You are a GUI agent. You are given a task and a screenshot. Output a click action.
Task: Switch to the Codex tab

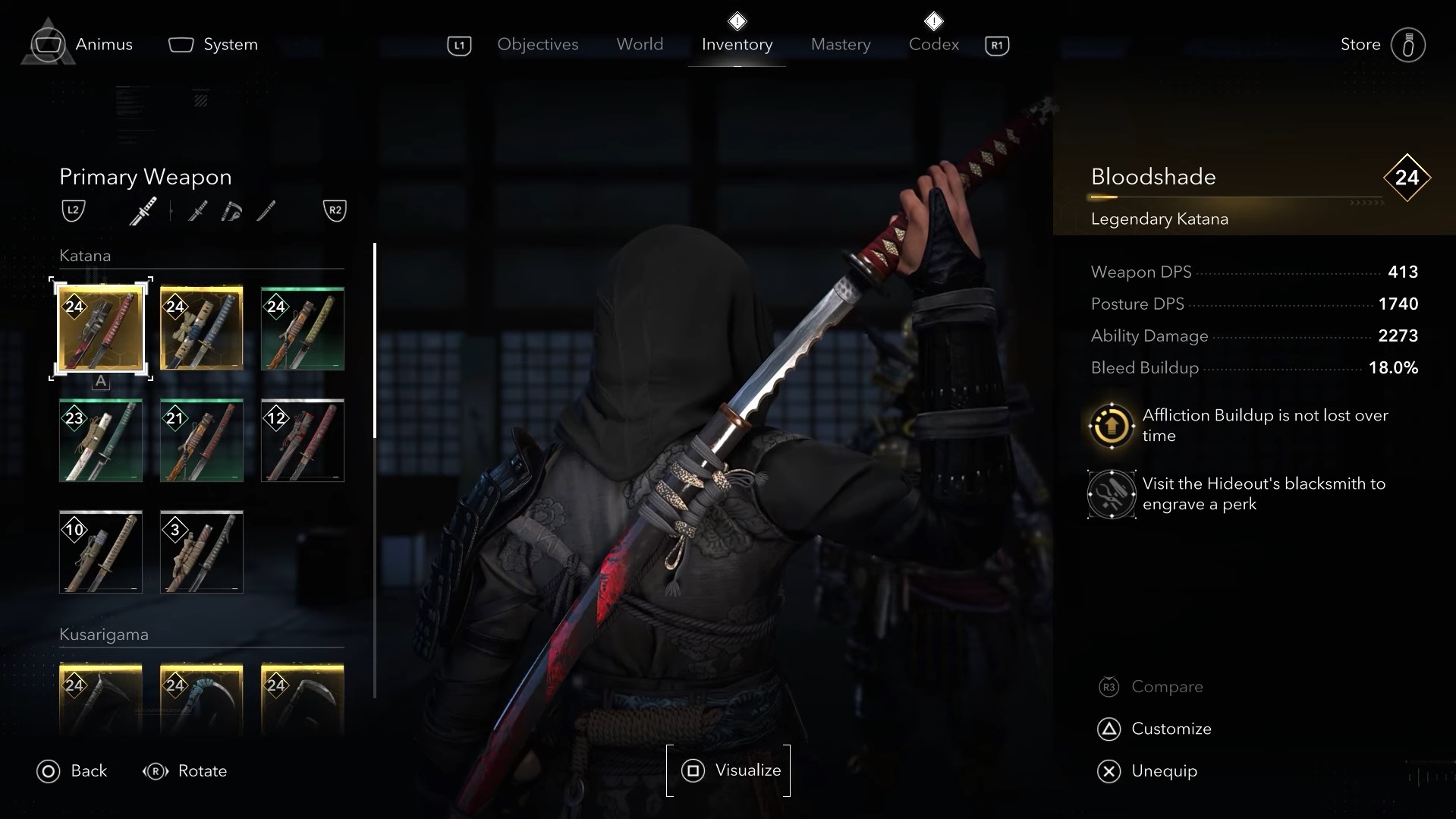[x=932, y=45]
